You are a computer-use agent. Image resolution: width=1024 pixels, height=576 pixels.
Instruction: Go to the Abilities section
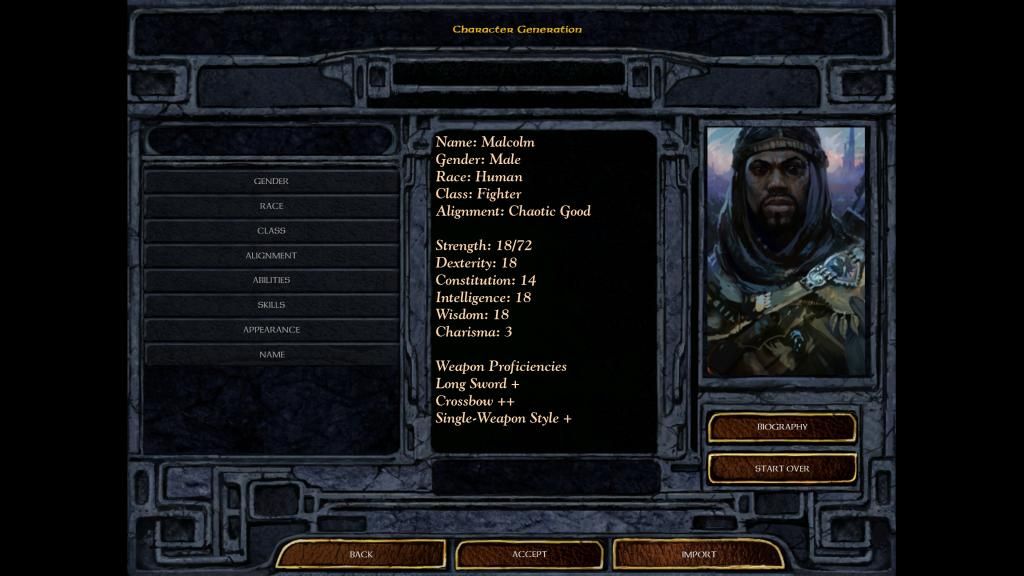coord(271,280)
